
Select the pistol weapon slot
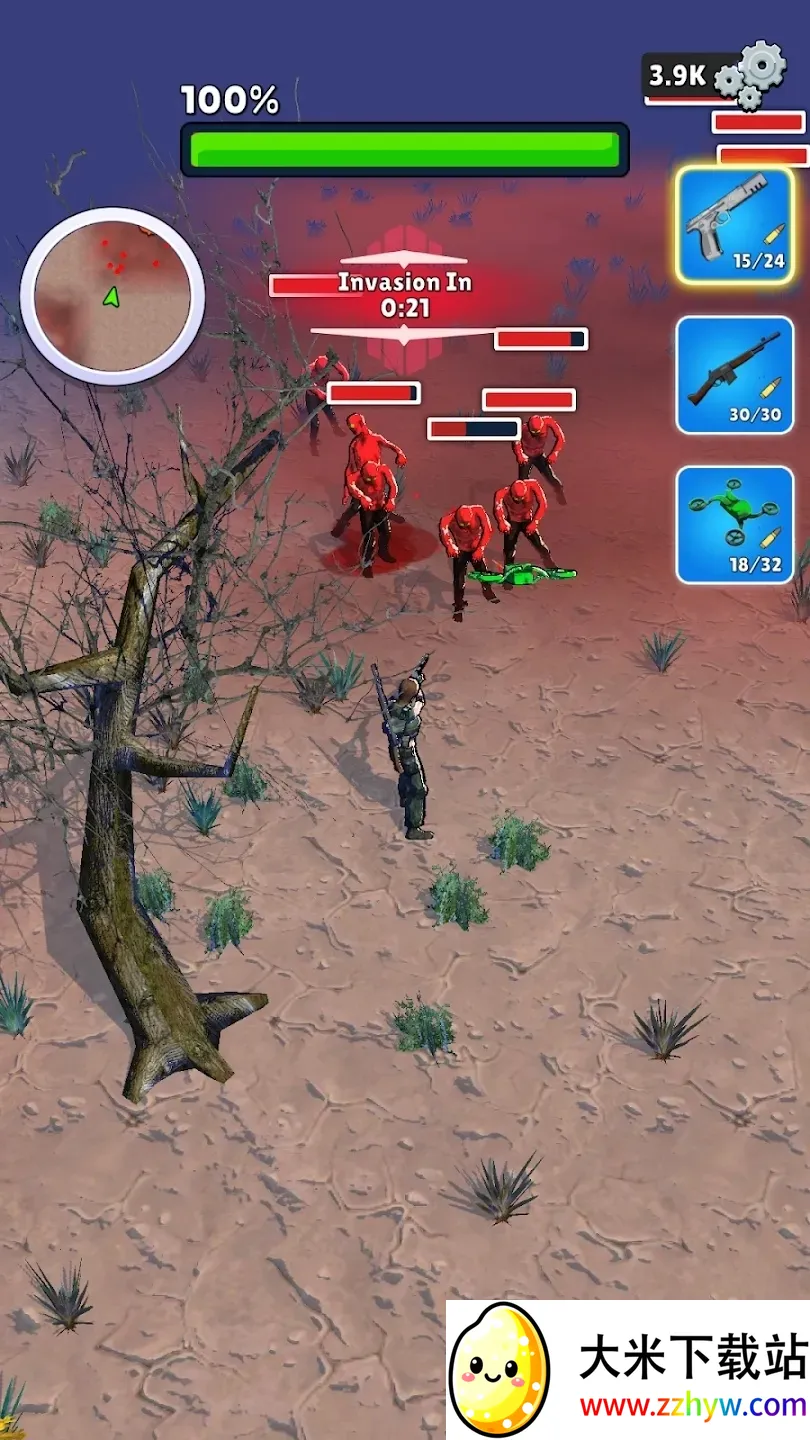[x=735, y=225]
